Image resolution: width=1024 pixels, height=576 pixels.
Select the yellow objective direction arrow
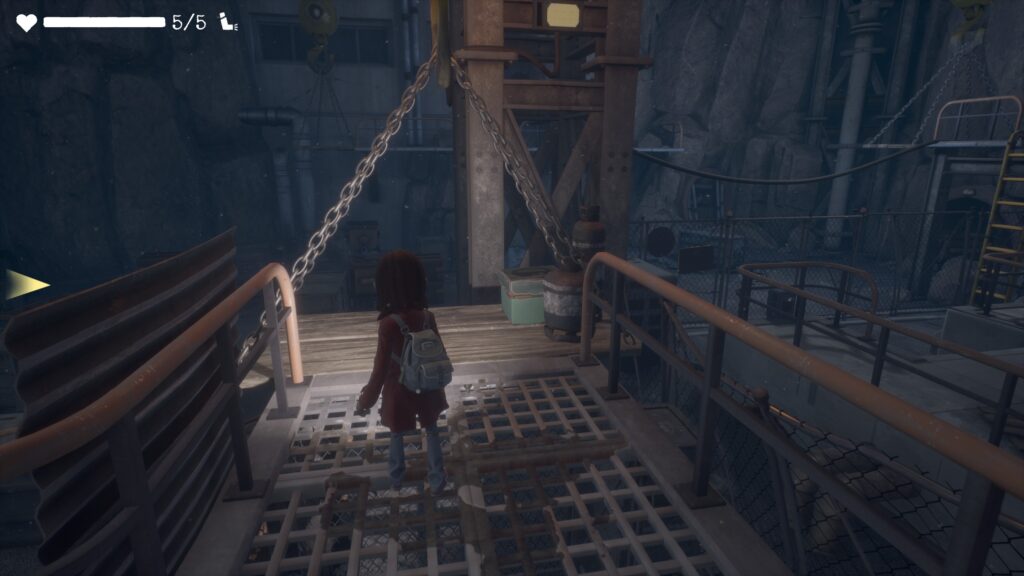click(27, 284)
